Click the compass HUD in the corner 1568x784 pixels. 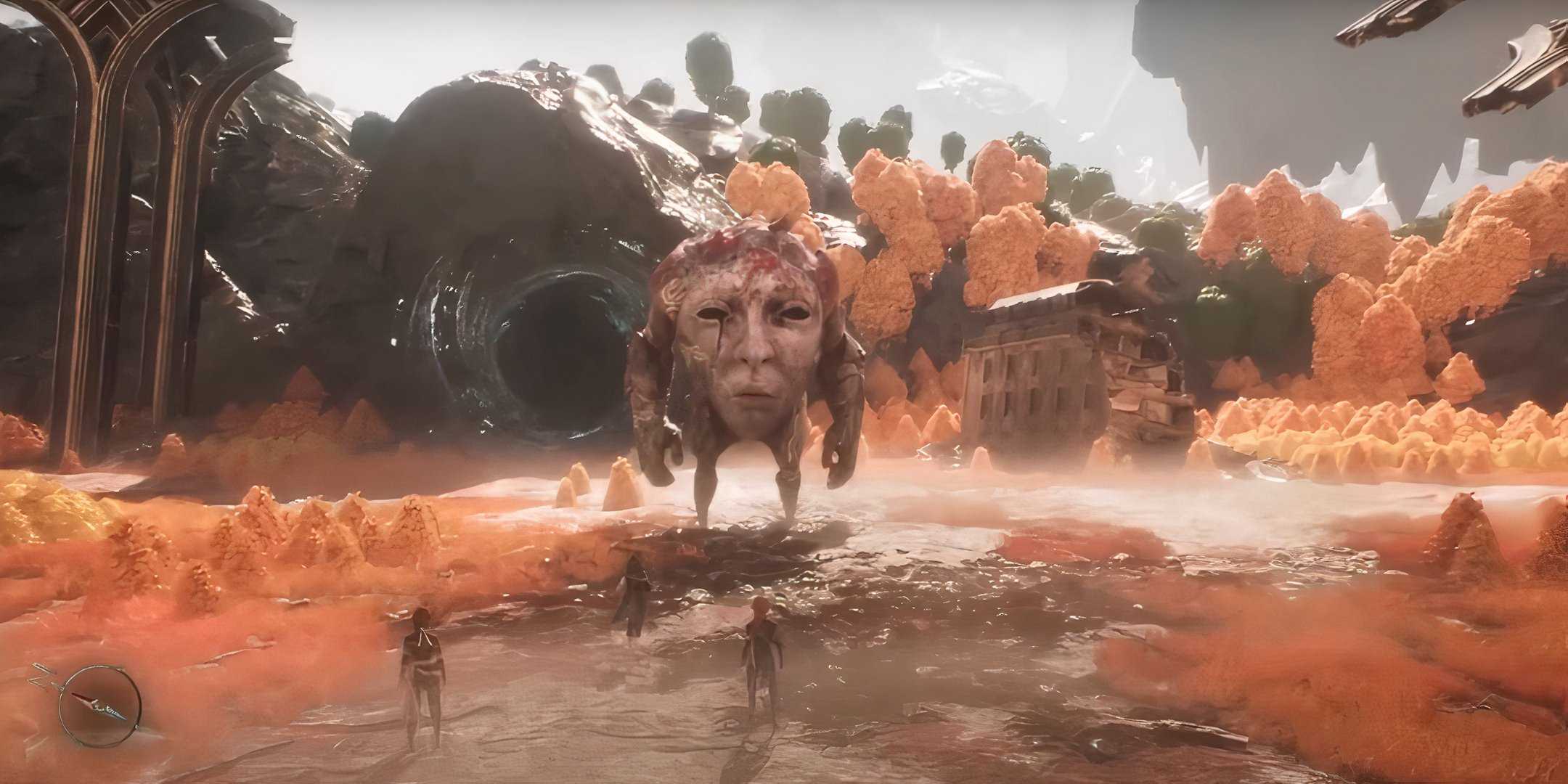pos(100,704)
